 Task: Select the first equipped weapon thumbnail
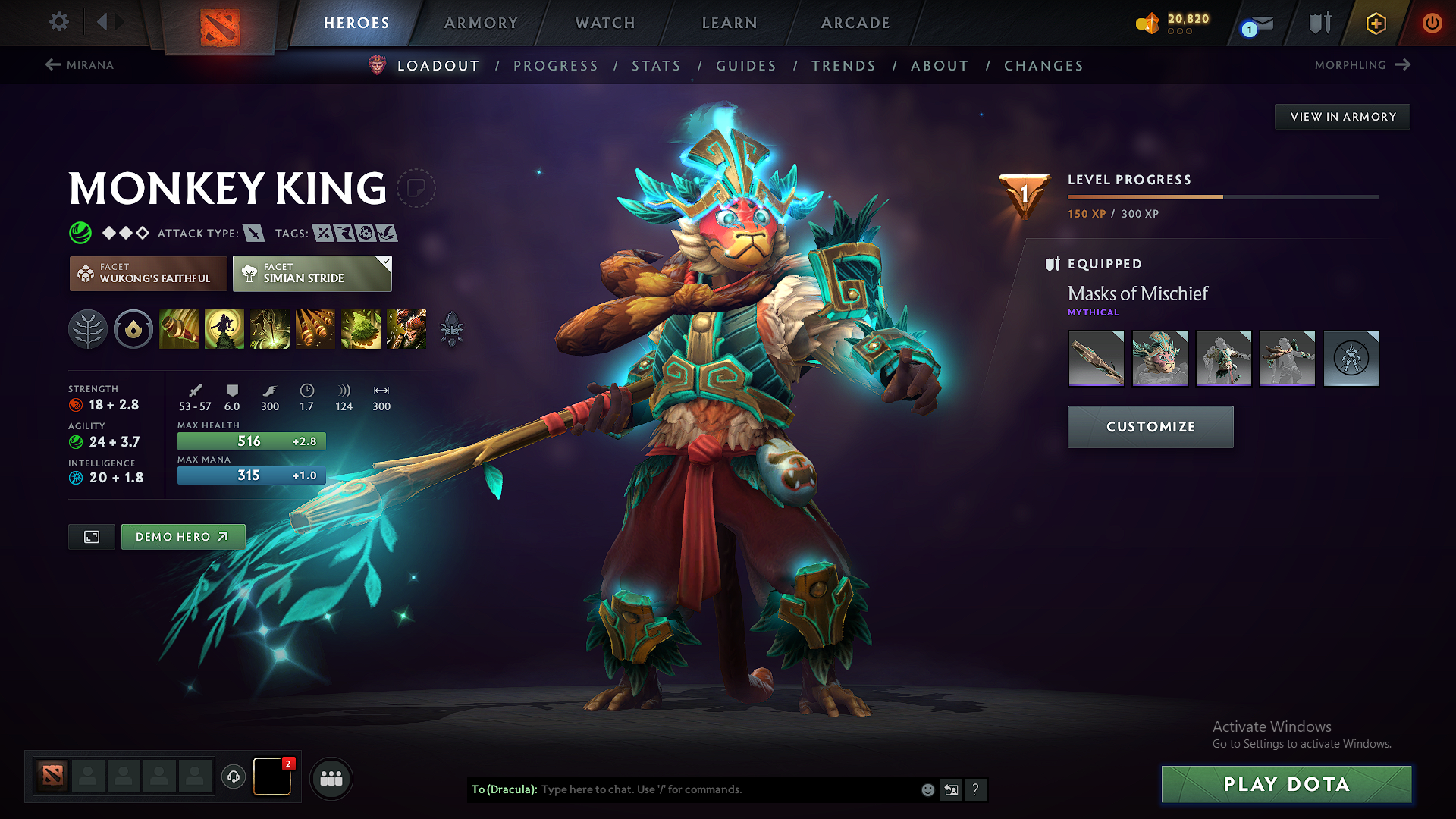[1096, 358]
